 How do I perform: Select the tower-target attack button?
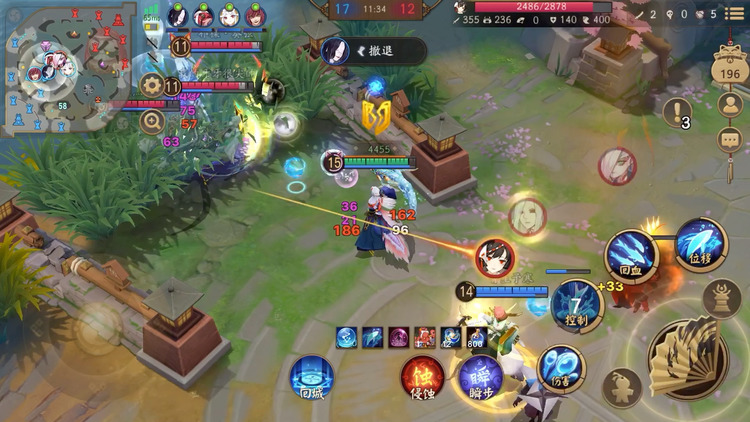[720, 298]
